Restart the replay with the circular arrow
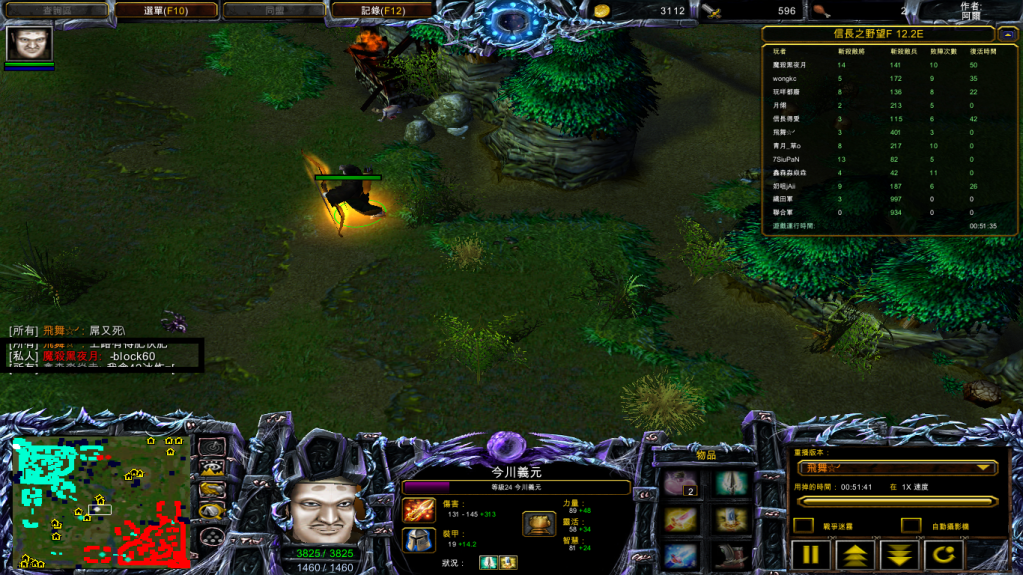Image resolution: width=1023 pixels, height=575 pixels. [x=943, y=555]
